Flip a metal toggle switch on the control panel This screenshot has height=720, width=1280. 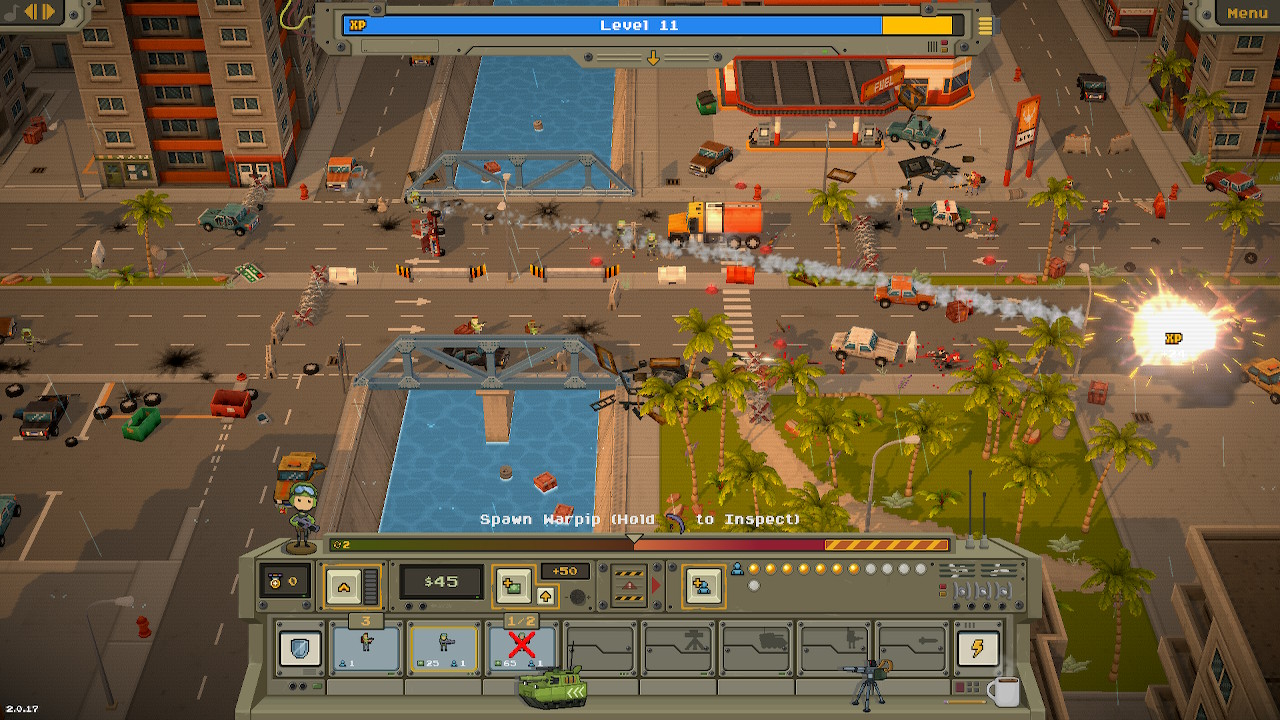click(x=962, y=591)
